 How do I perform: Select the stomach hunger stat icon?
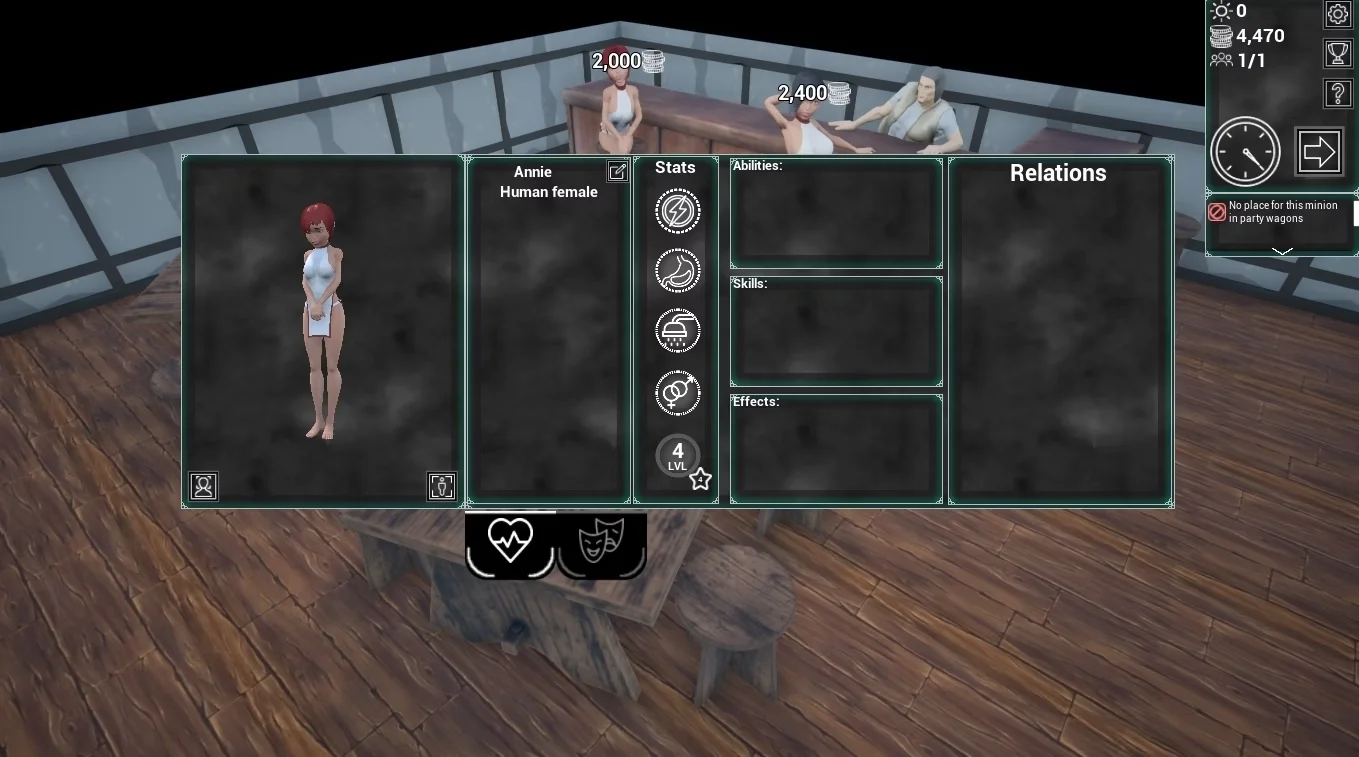pos(677,271)
